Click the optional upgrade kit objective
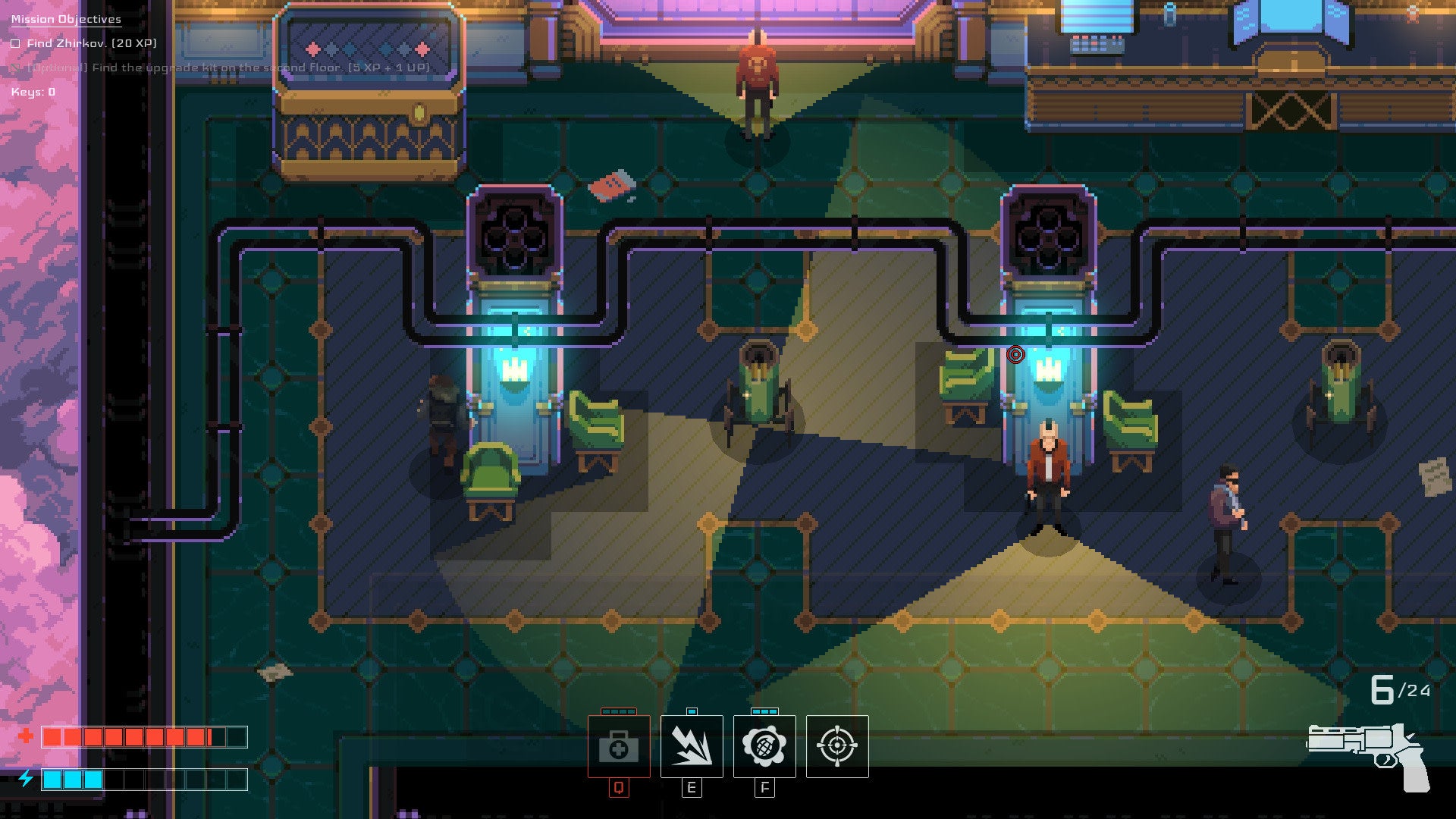The height and width of the screenshot is (819, 1456). coord(227,67)
